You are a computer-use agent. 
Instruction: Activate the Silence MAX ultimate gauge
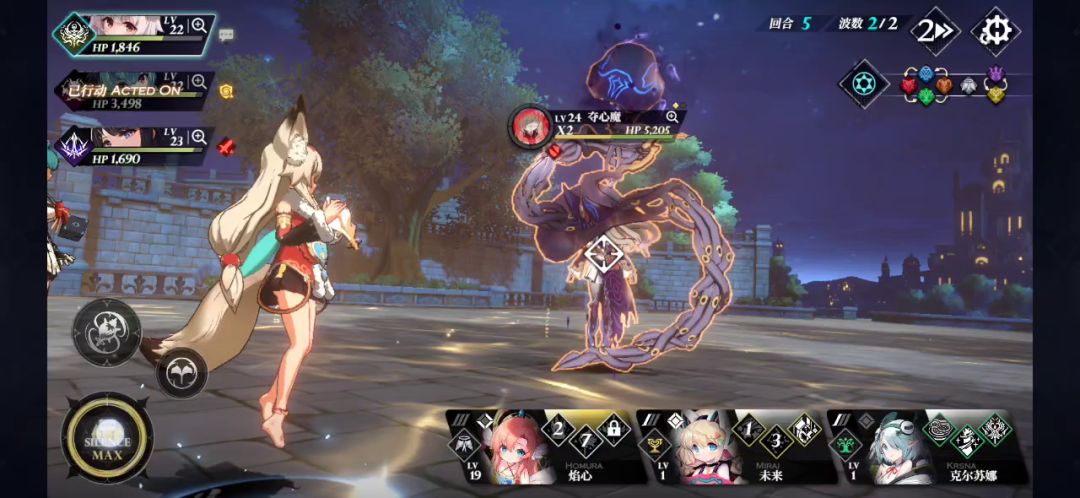click(x=107, y=438)
